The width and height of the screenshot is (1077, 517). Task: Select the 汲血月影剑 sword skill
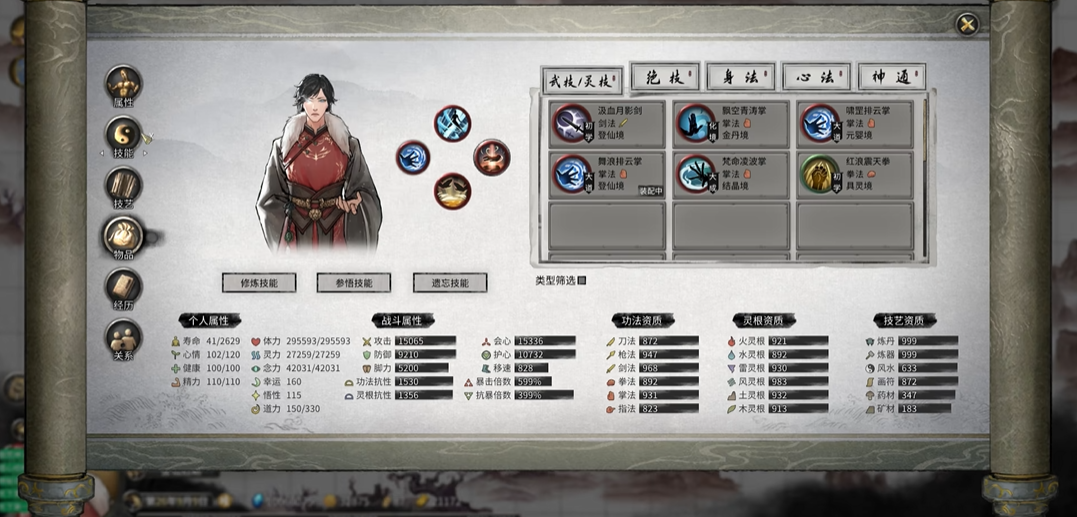coord(608,123)
